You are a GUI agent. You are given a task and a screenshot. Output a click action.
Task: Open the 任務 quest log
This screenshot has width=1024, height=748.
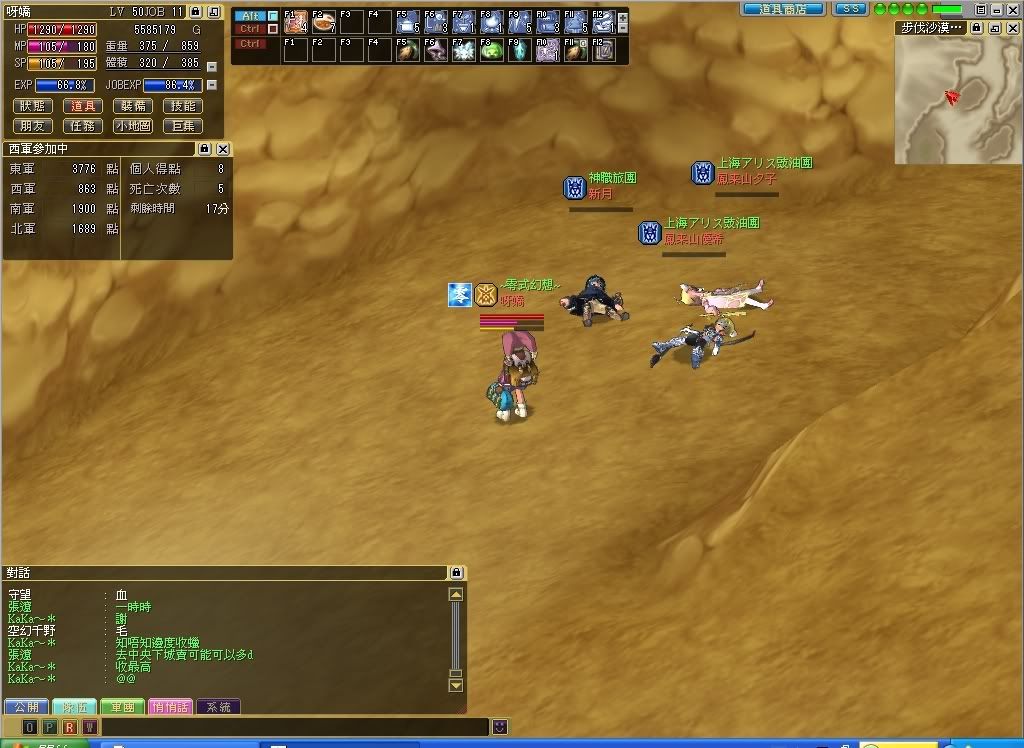(x=83, y=126)
